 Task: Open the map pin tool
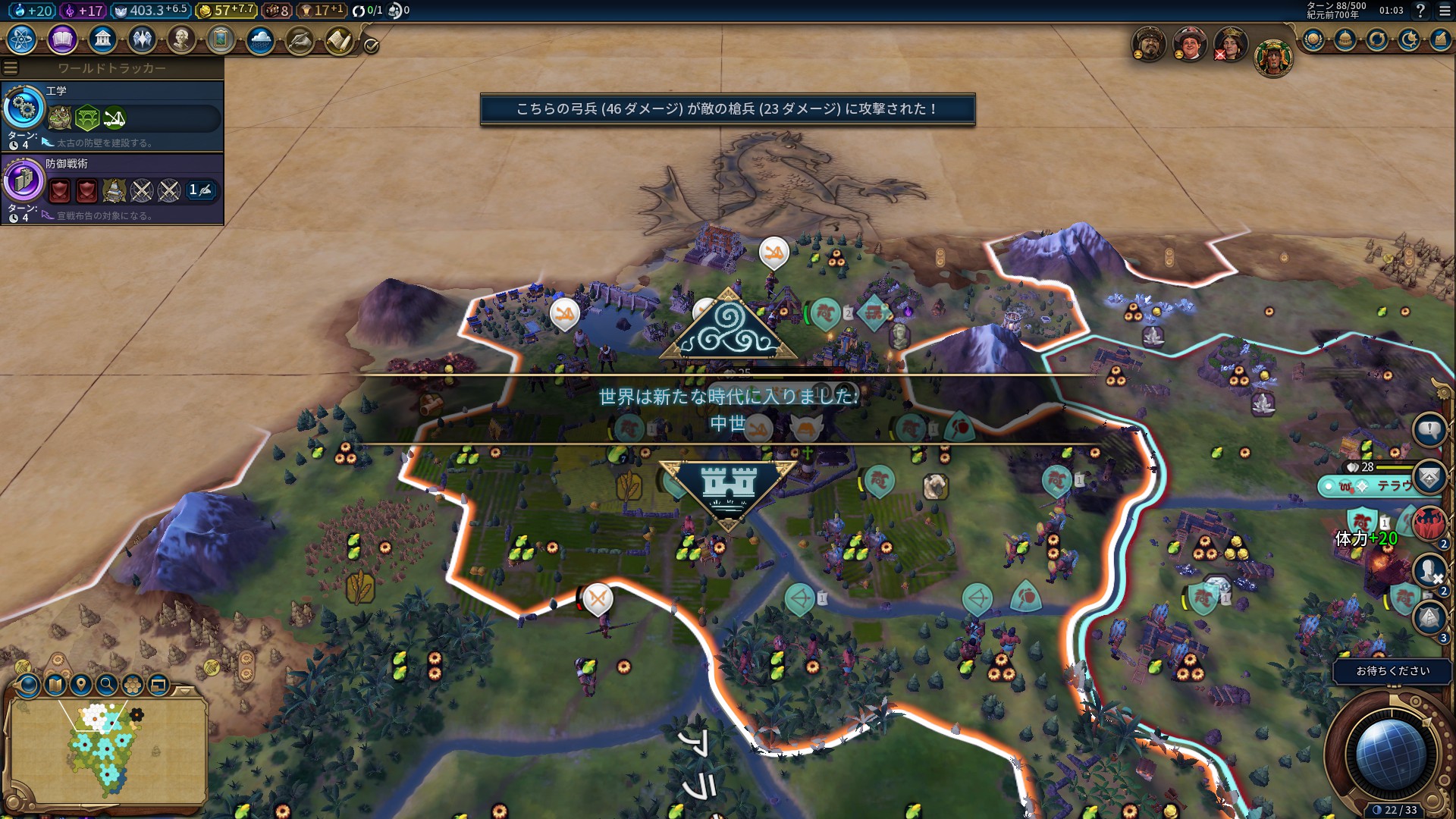click(x=81, y=686)
